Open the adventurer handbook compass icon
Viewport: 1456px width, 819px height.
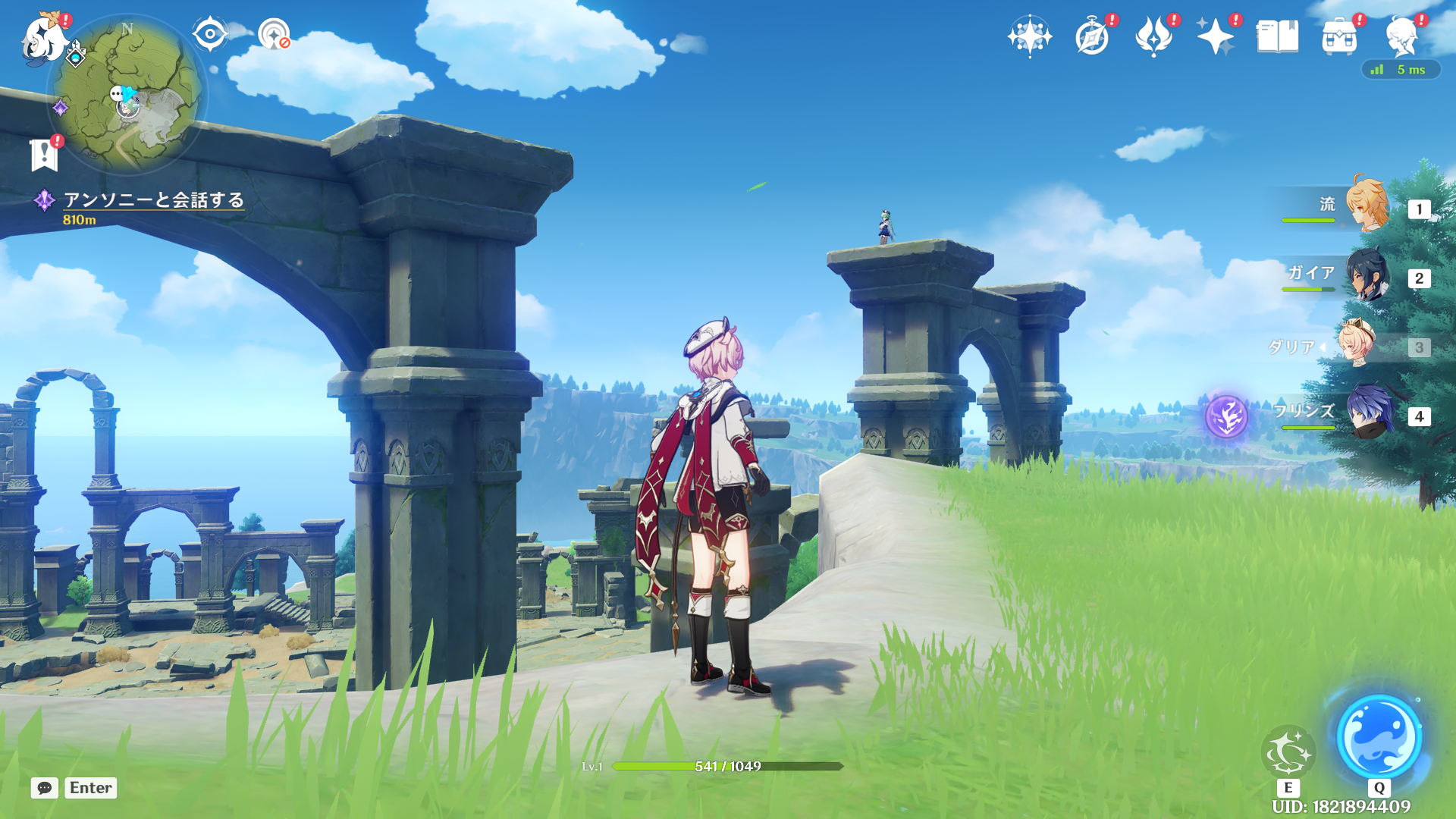click(1092, 36)
